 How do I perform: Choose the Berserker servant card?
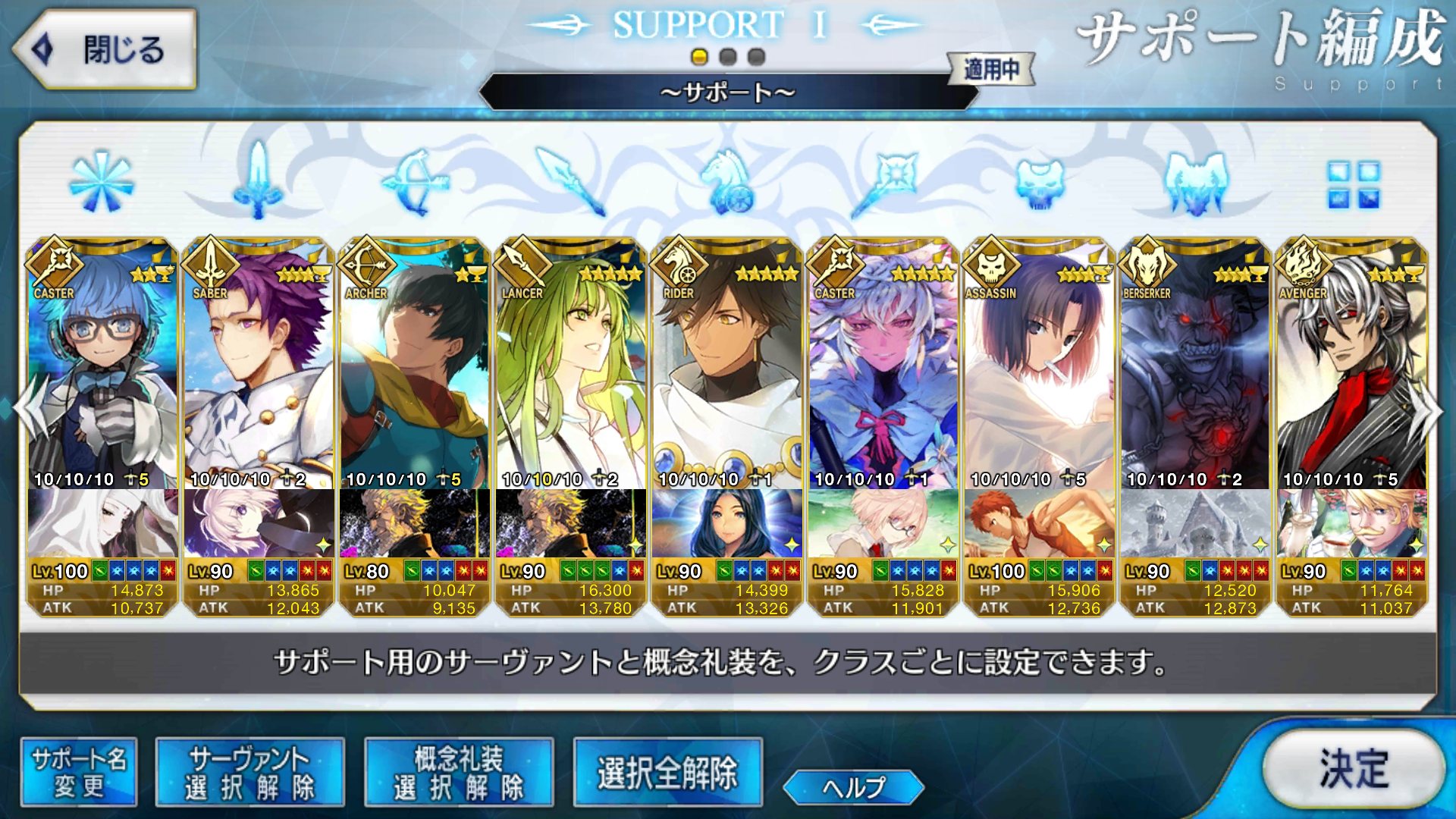coord(1196,364)
